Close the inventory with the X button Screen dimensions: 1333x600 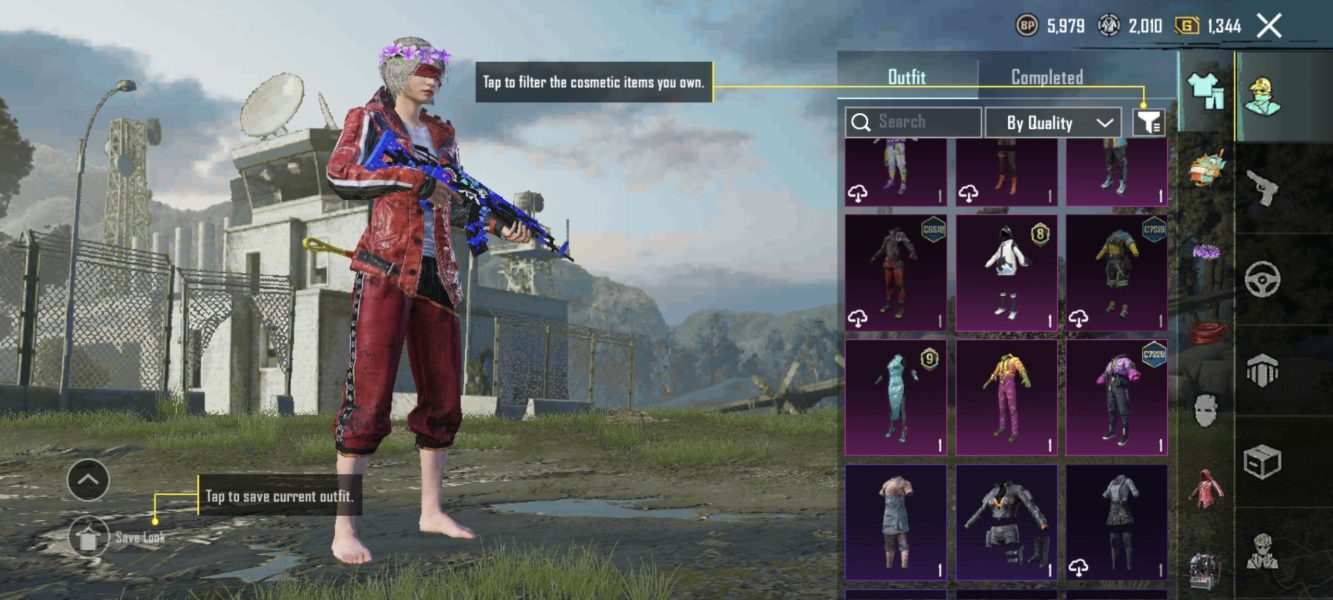click(1268, 26)
